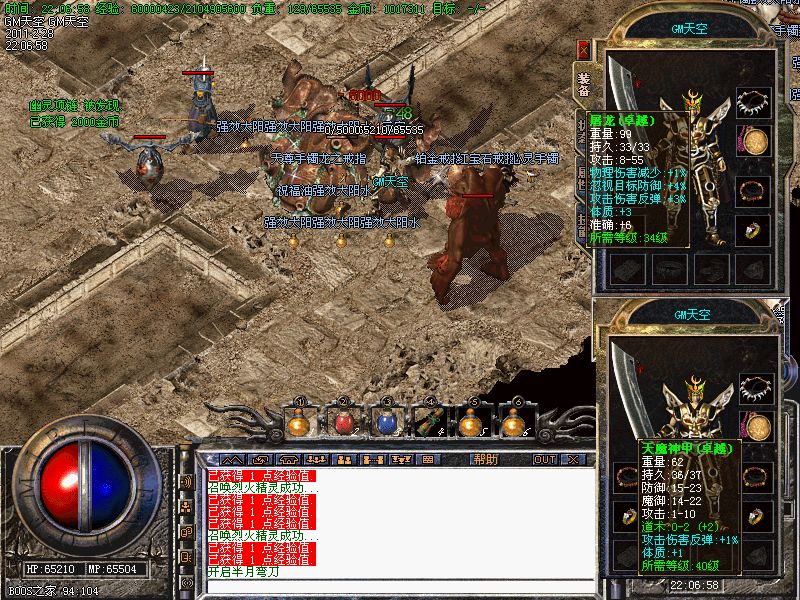Toggle the sound-wave icon left of chat
This screenshot has height=600, width=800.
click(186, 481)
